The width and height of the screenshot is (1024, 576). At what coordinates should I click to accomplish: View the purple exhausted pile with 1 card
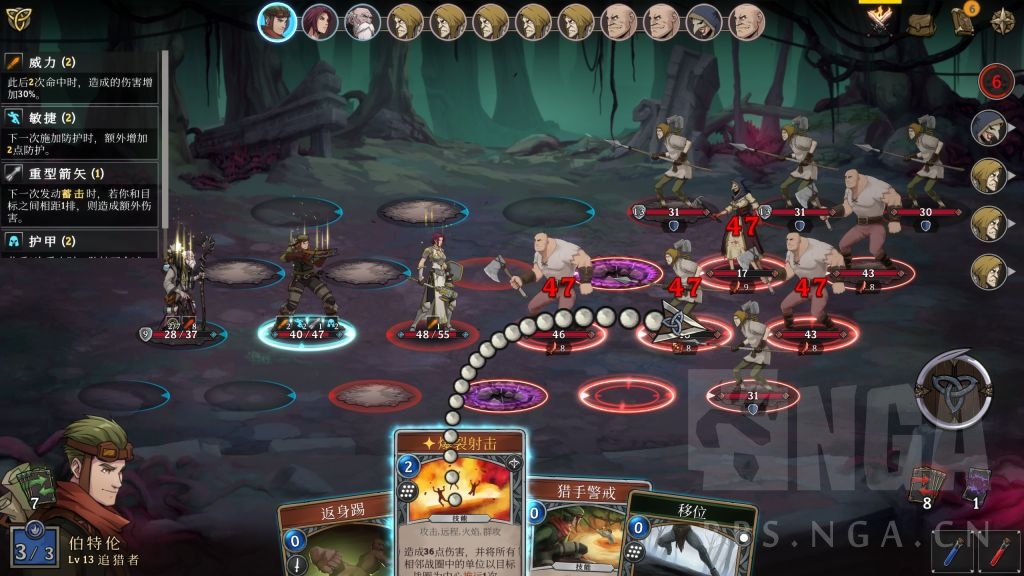click(x=976, y=486)
